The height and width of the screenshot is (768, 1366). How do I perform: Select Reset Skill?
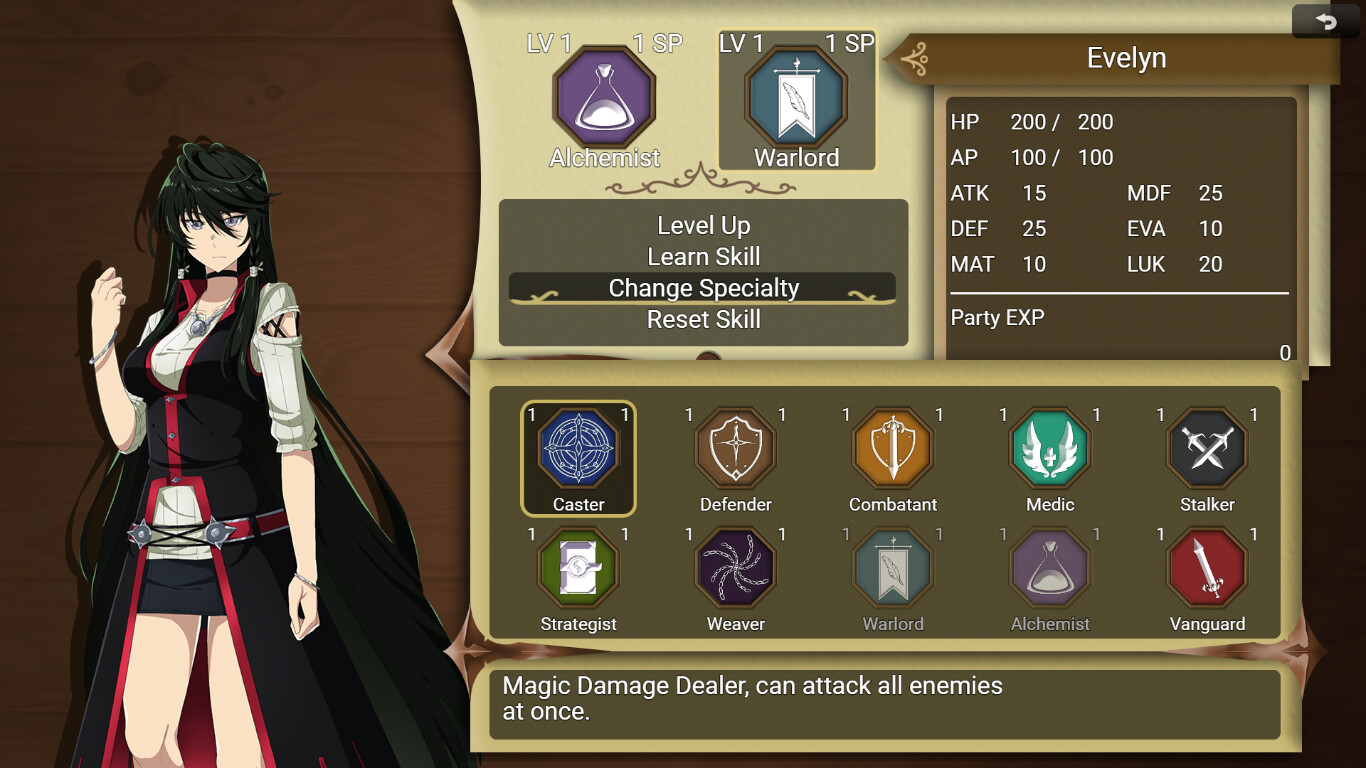tap(703, 319)
